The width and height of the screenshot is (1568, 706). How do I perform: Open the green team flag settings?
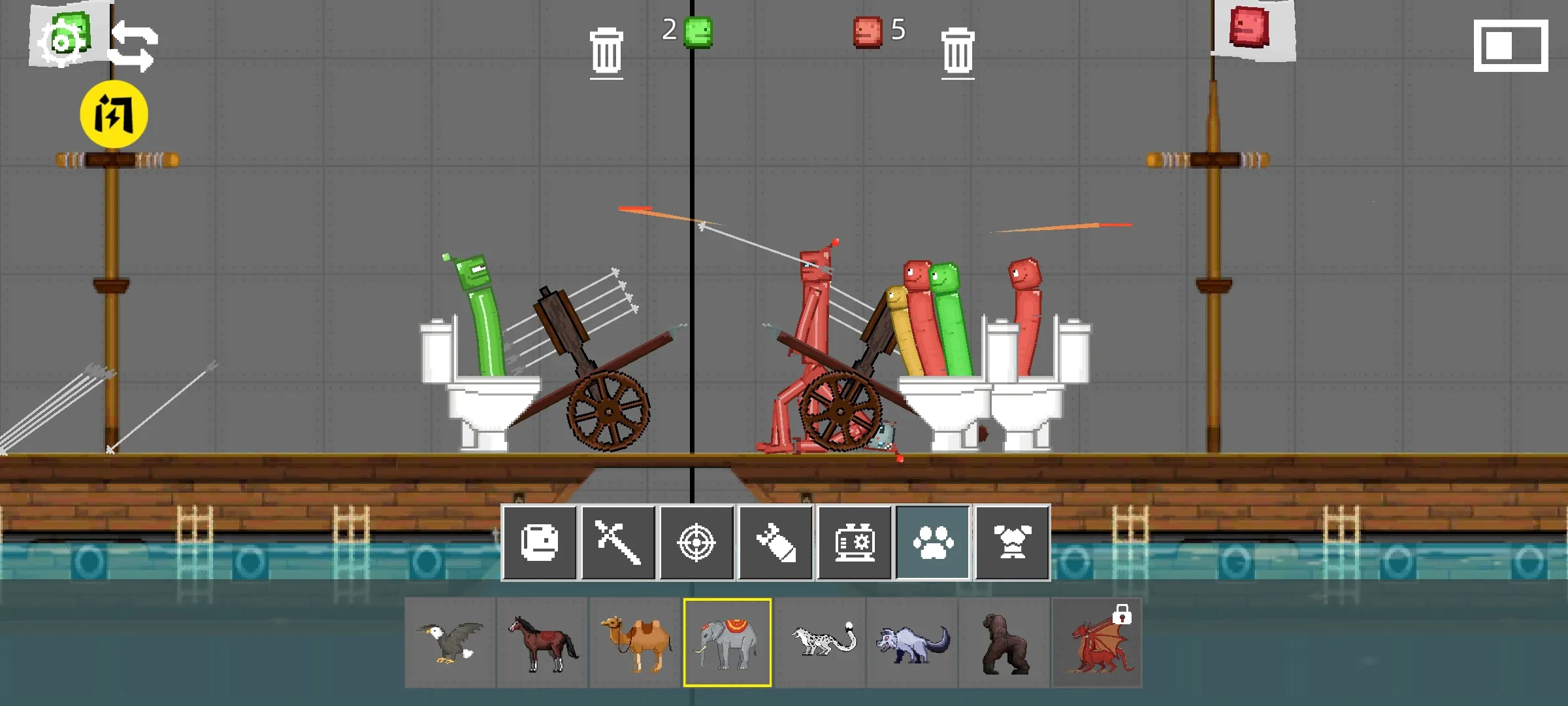[63, 36]
